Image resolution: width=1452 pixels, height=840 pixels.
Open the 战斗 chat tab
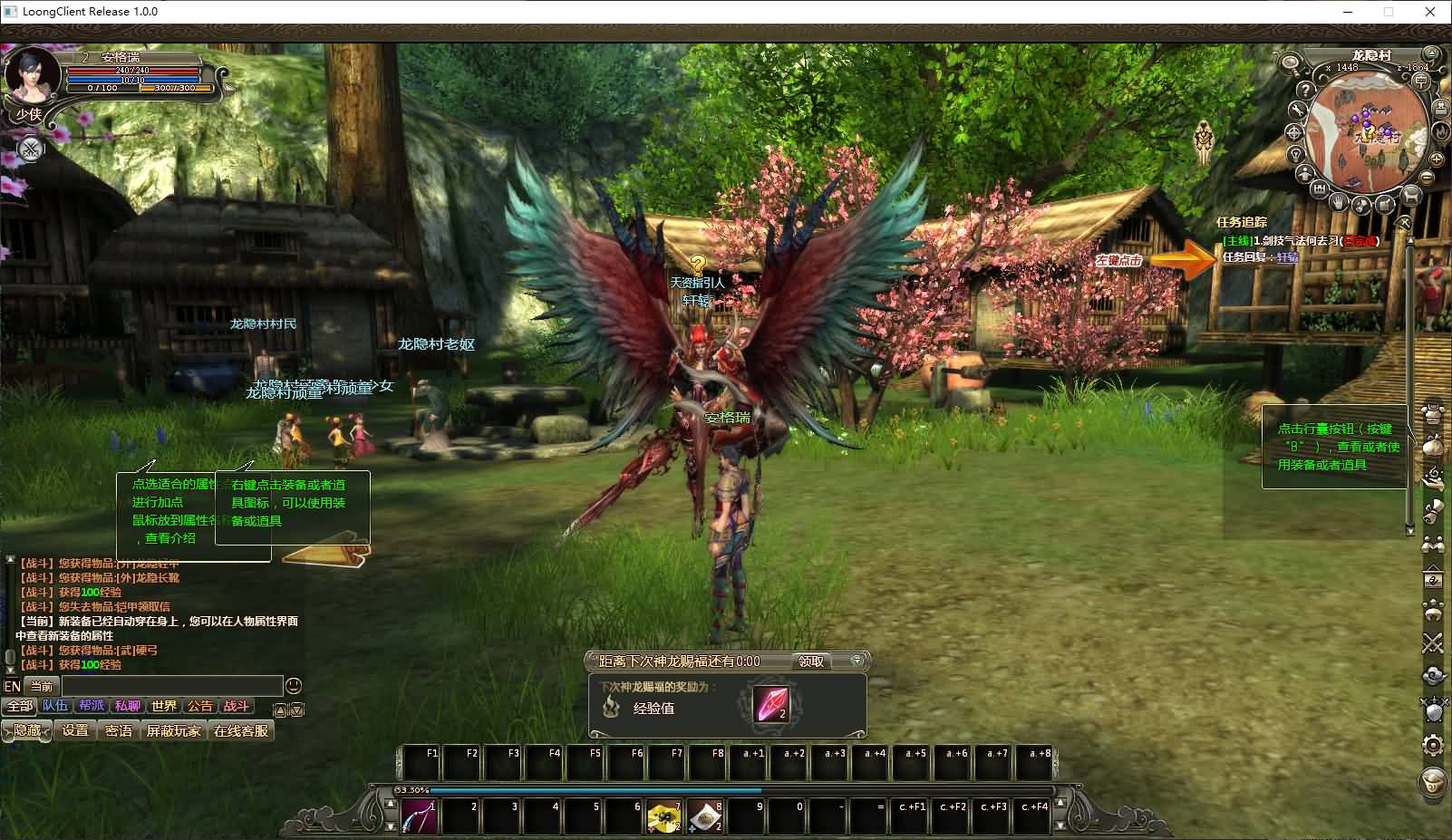(236, 706)
